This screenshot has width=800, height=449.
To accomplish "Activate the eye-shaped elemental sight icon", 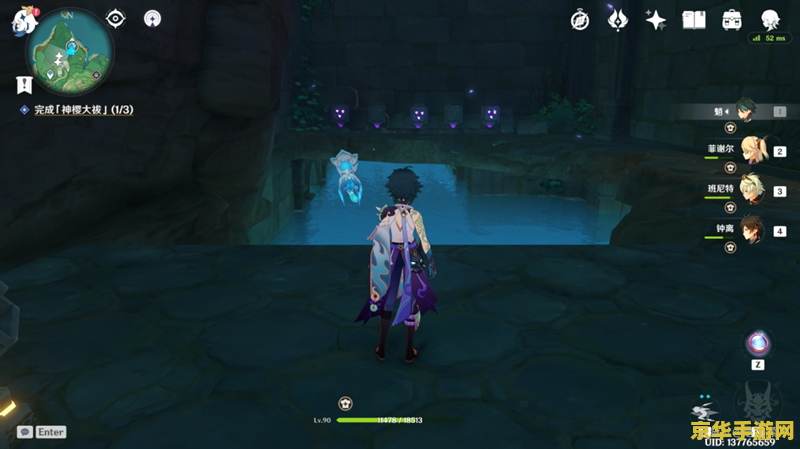I will [116, 18].
